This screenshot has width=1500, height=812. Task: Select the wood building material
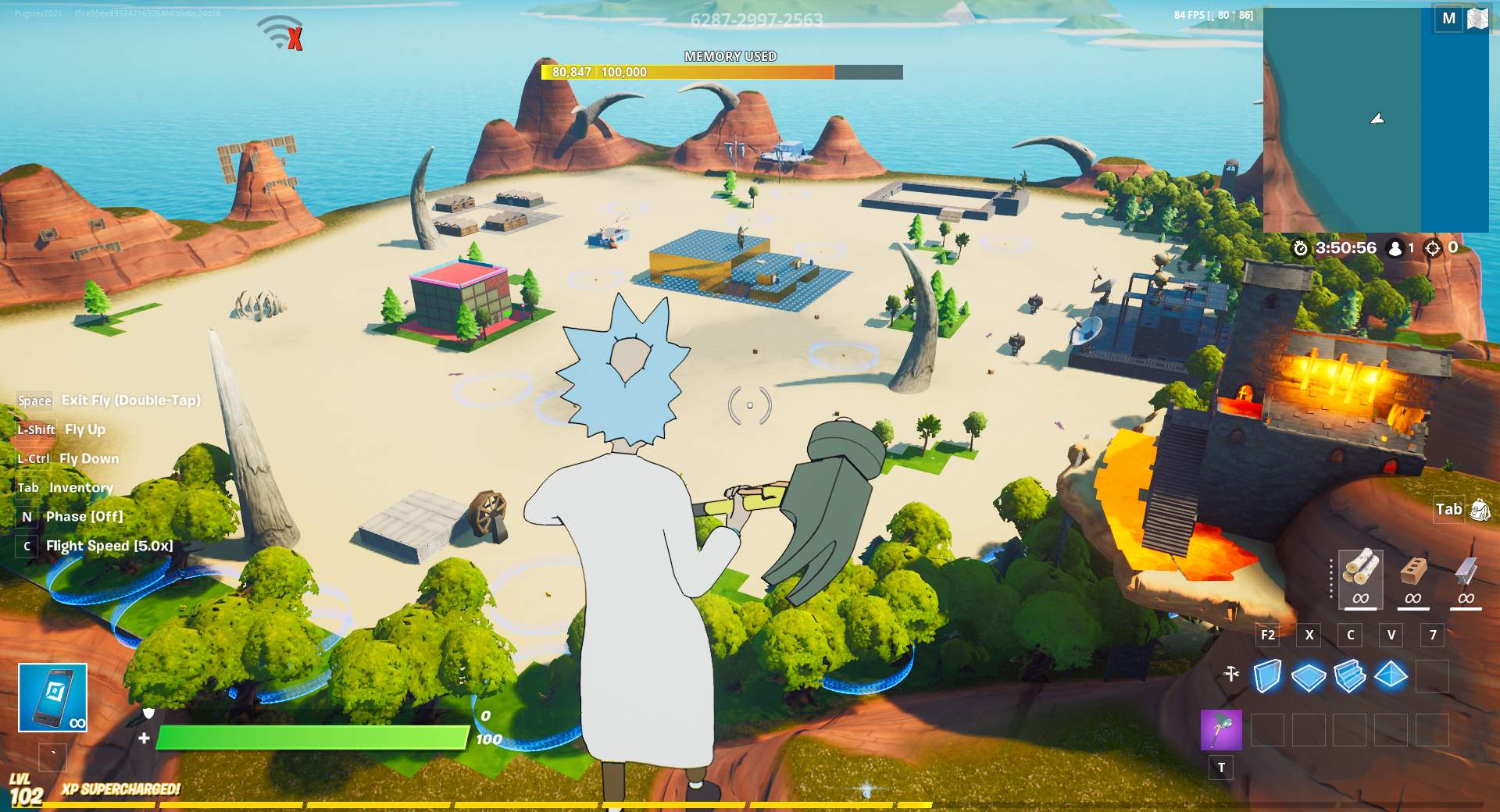pos(1360,578)
